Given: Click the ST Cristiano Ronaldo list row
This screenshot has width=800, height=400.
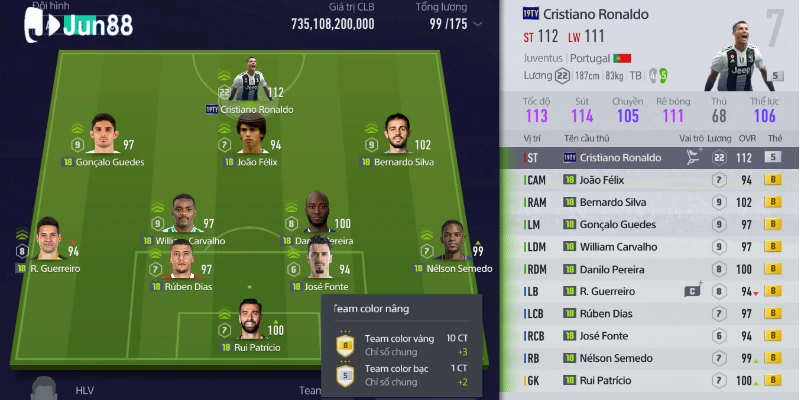Looking at the screenshot, I should 650,158.
